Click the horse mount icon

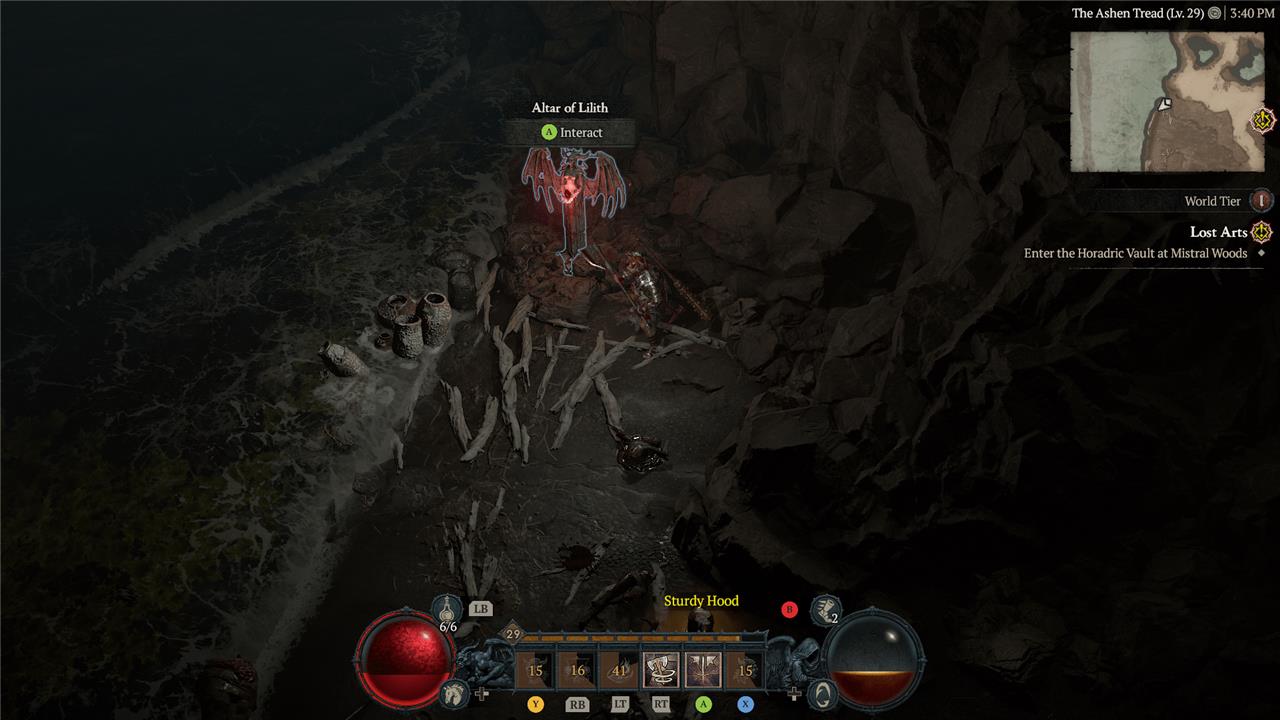pyautogui.click(x=453, y=692)
